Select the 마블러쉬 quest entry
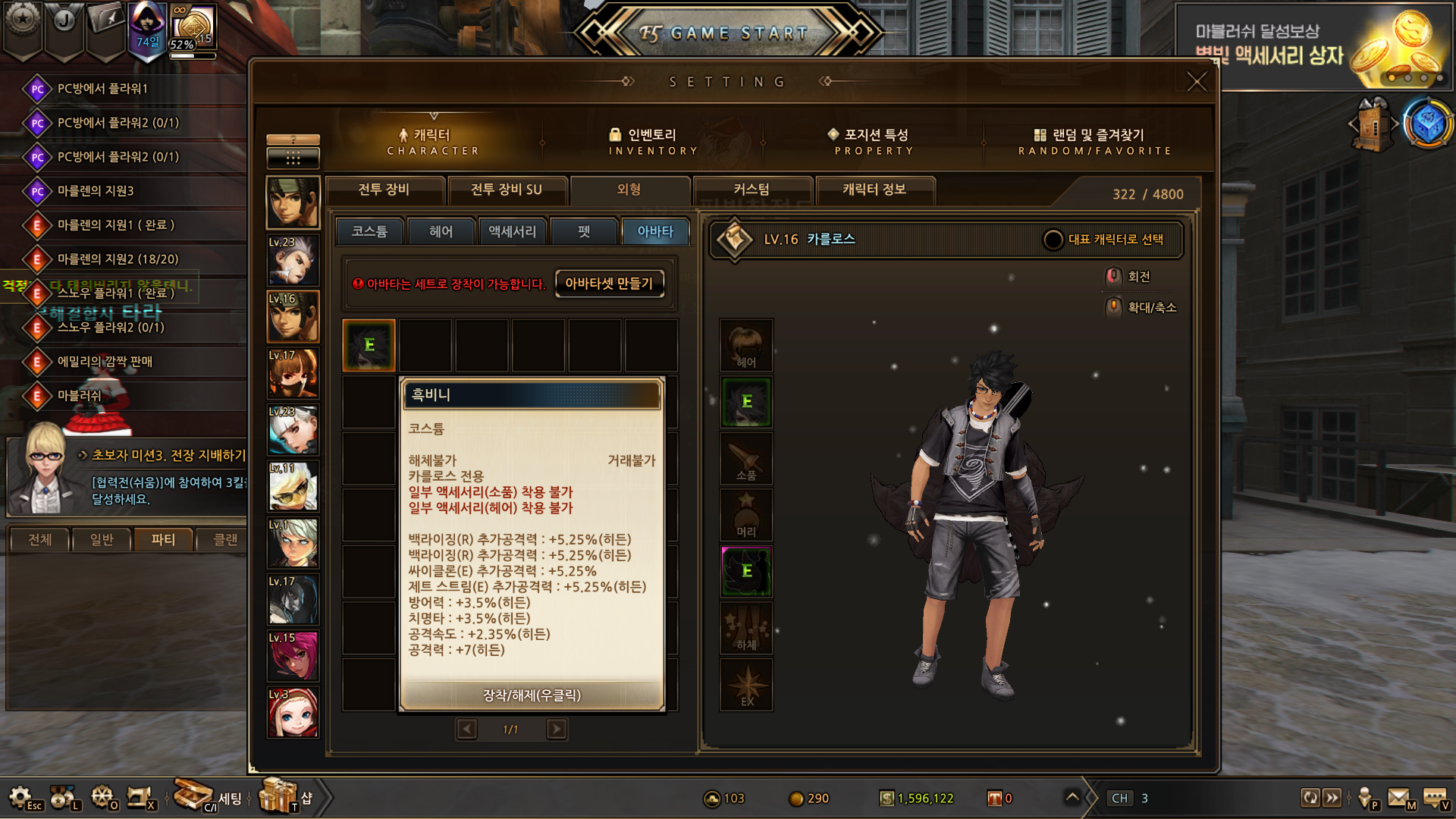Image resolution: width=1456 pixels, height=819 pixels. click(x=80, y=396)
